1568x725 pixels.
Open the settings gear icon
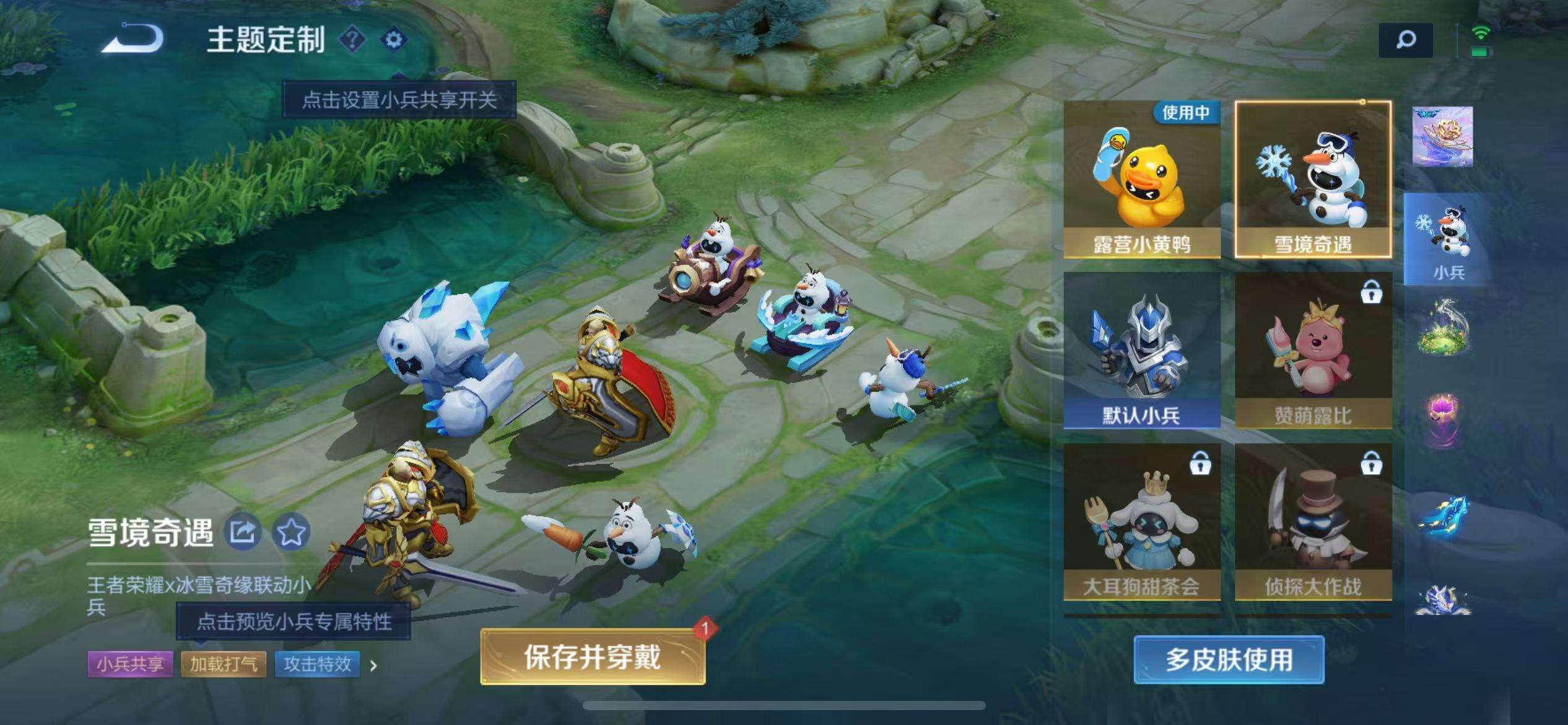pos(394,39)
